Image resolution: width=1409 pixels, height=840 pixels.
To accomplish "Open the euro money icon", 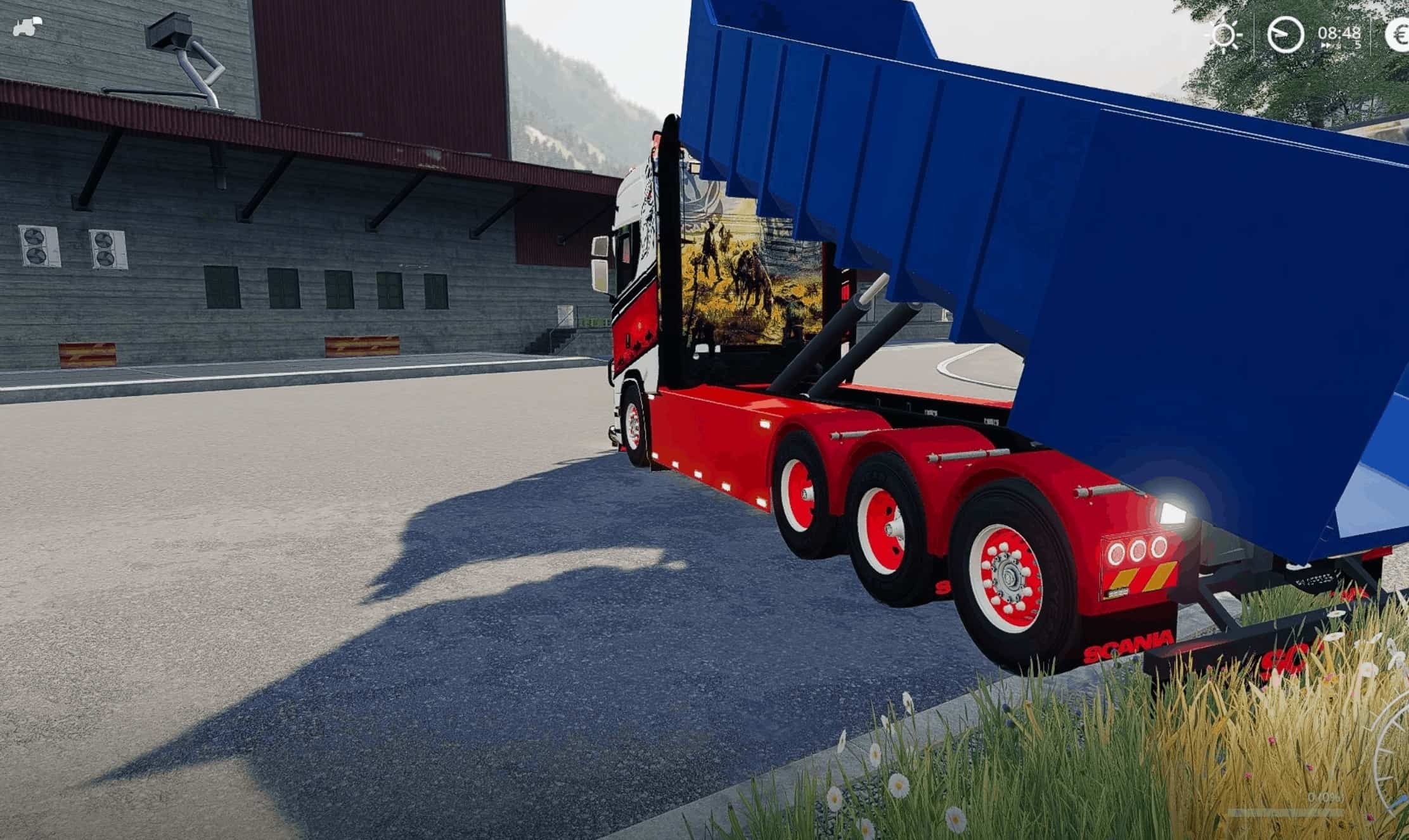I will click(x=1397, y=34).
